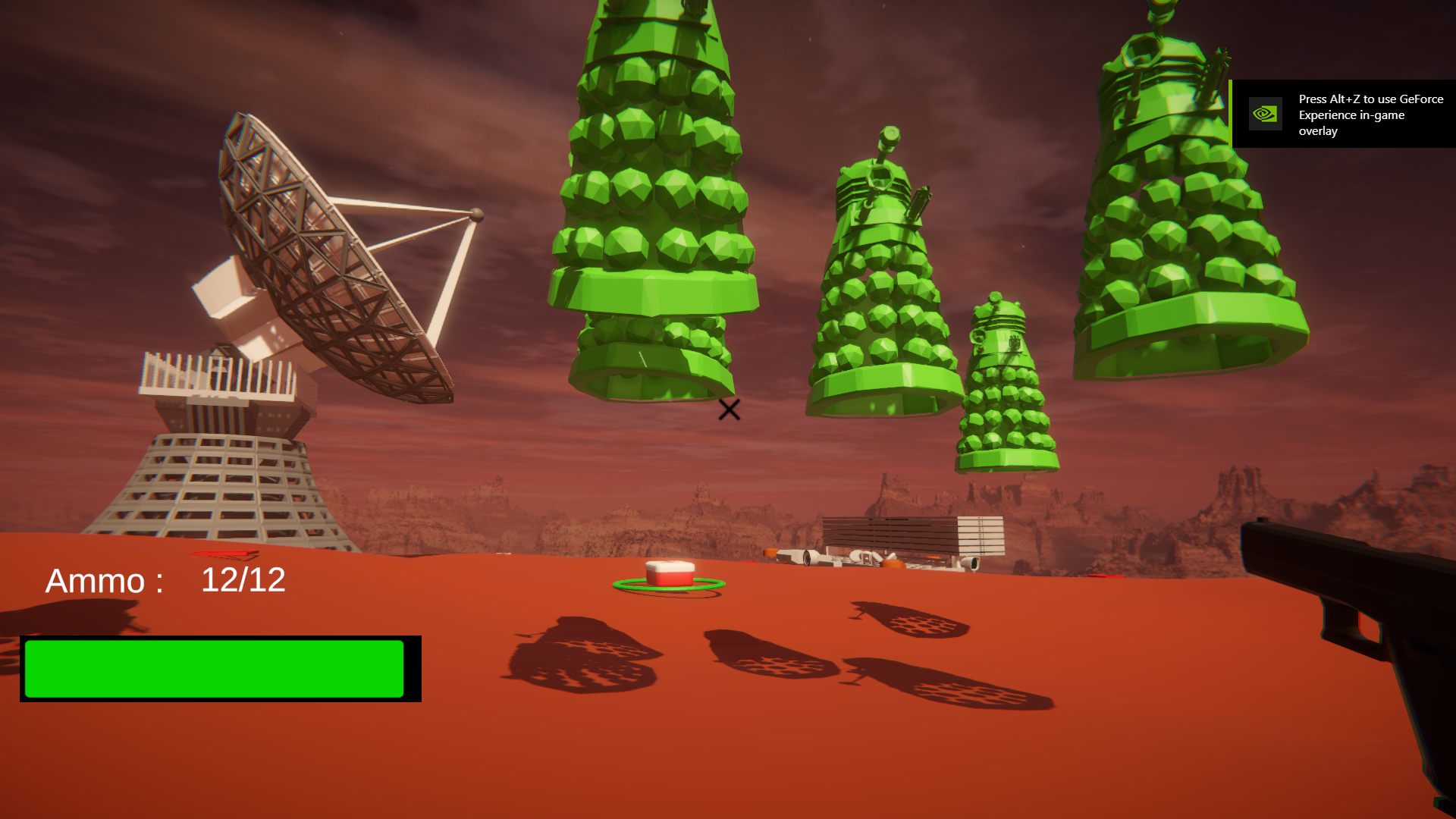
Task: Click the GeForce Experience overlay notification
Action: click(x=1343, y=115)
